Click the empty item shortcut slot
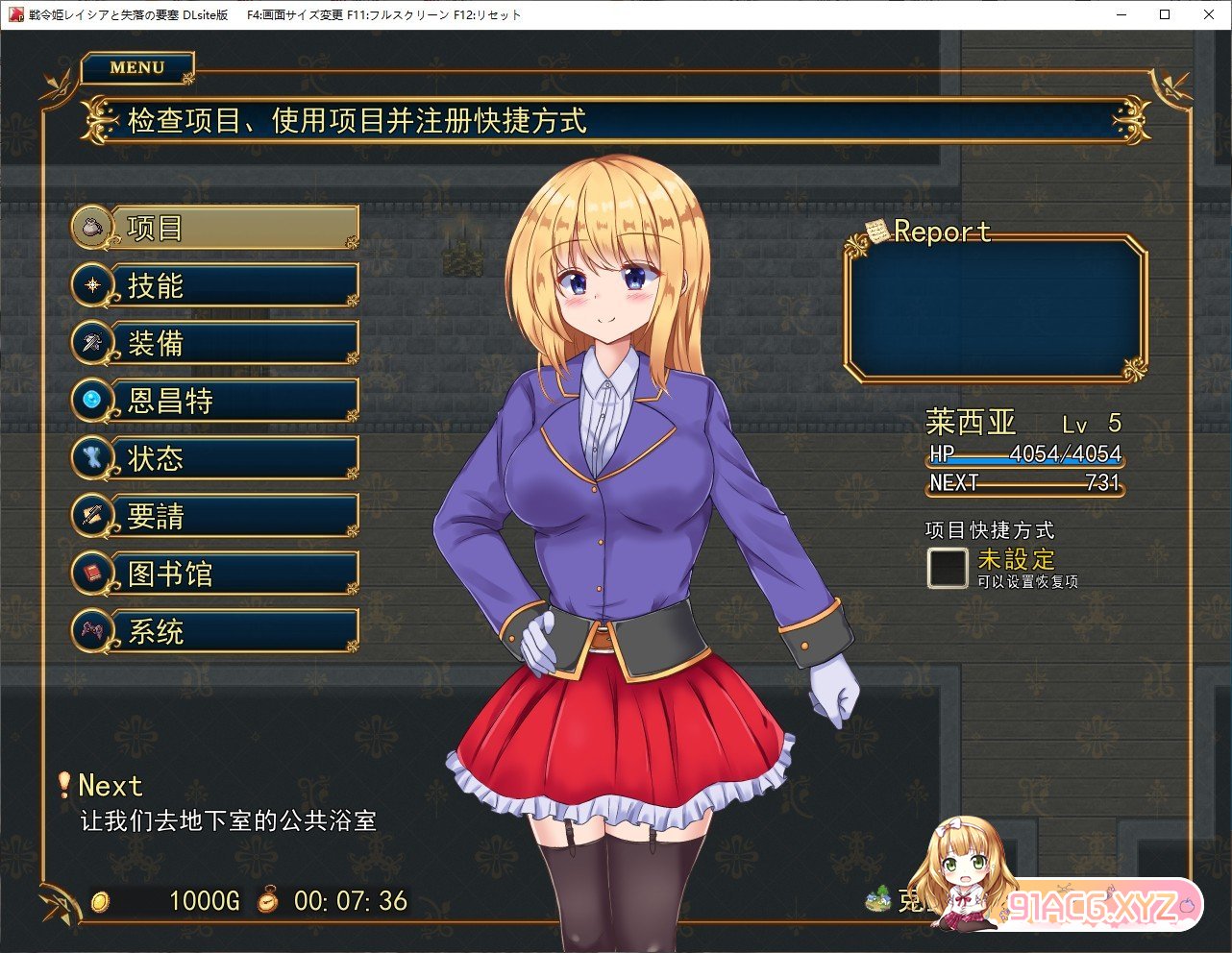 coord(948,568)
